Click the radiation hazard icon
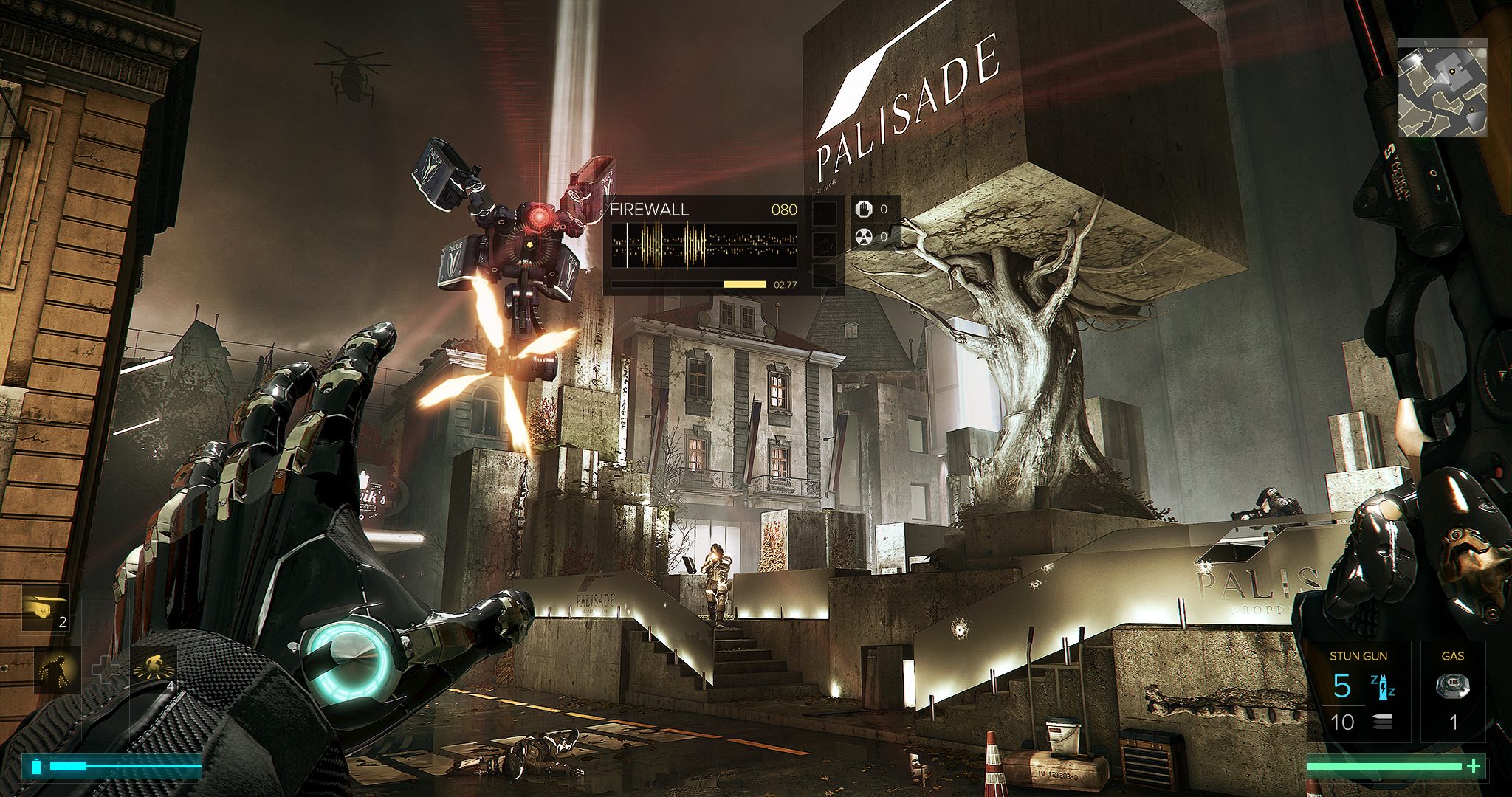The image size is (1512, 797). coord(864,238)
